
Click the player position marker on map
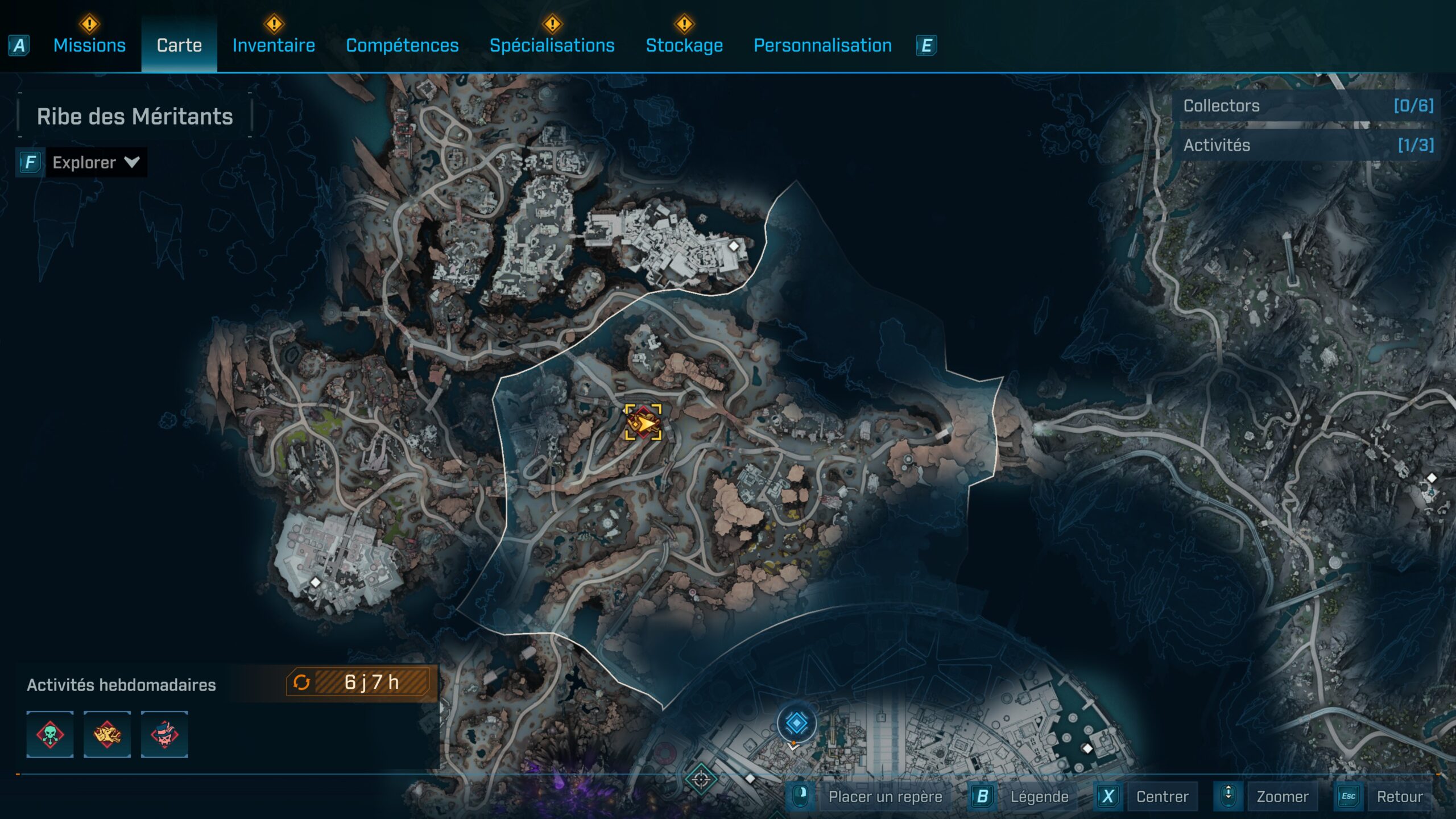click(x=643, y=423)
